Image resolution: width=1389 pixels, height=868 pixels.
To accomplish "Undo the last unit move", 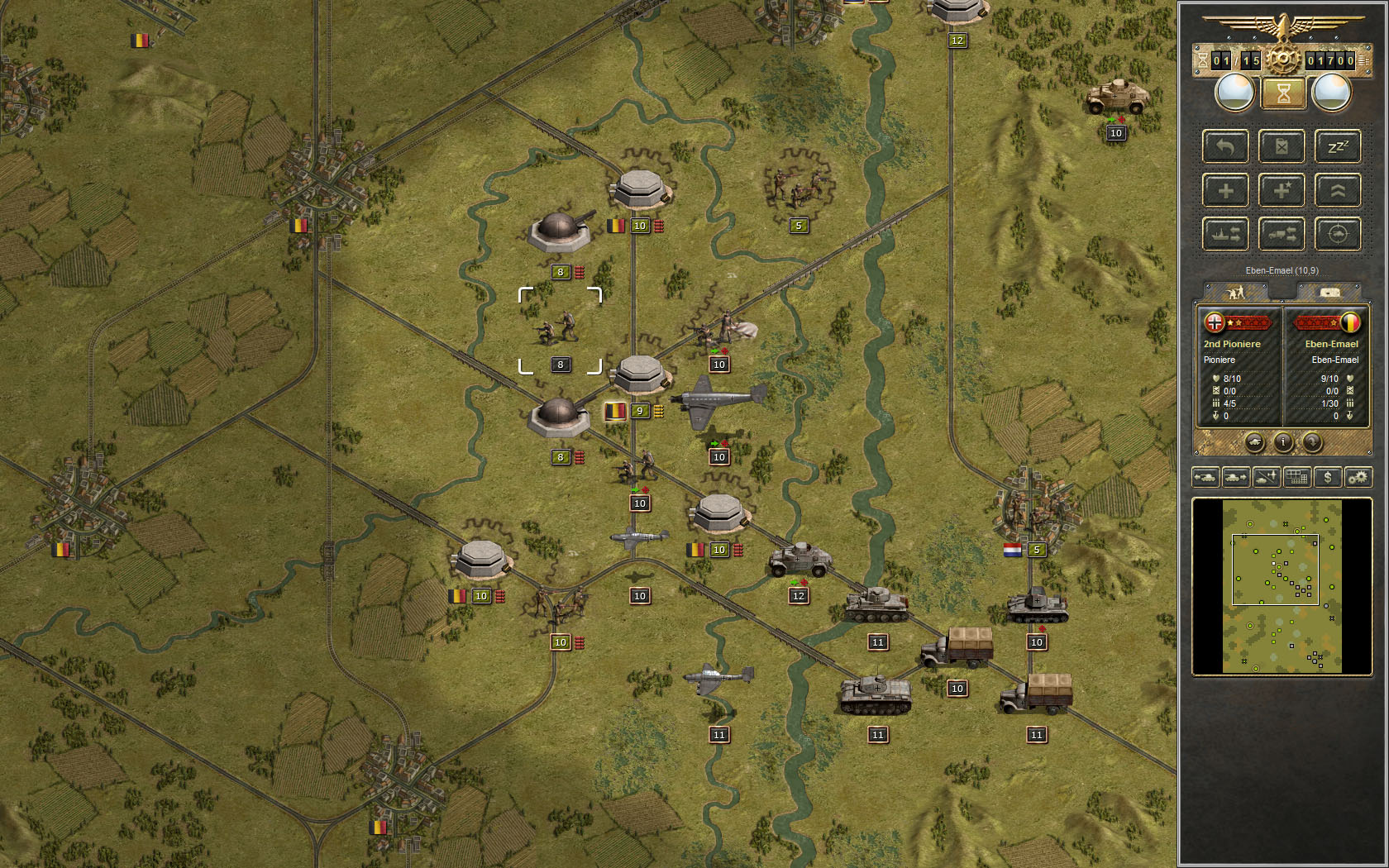I will point(1225,146).
